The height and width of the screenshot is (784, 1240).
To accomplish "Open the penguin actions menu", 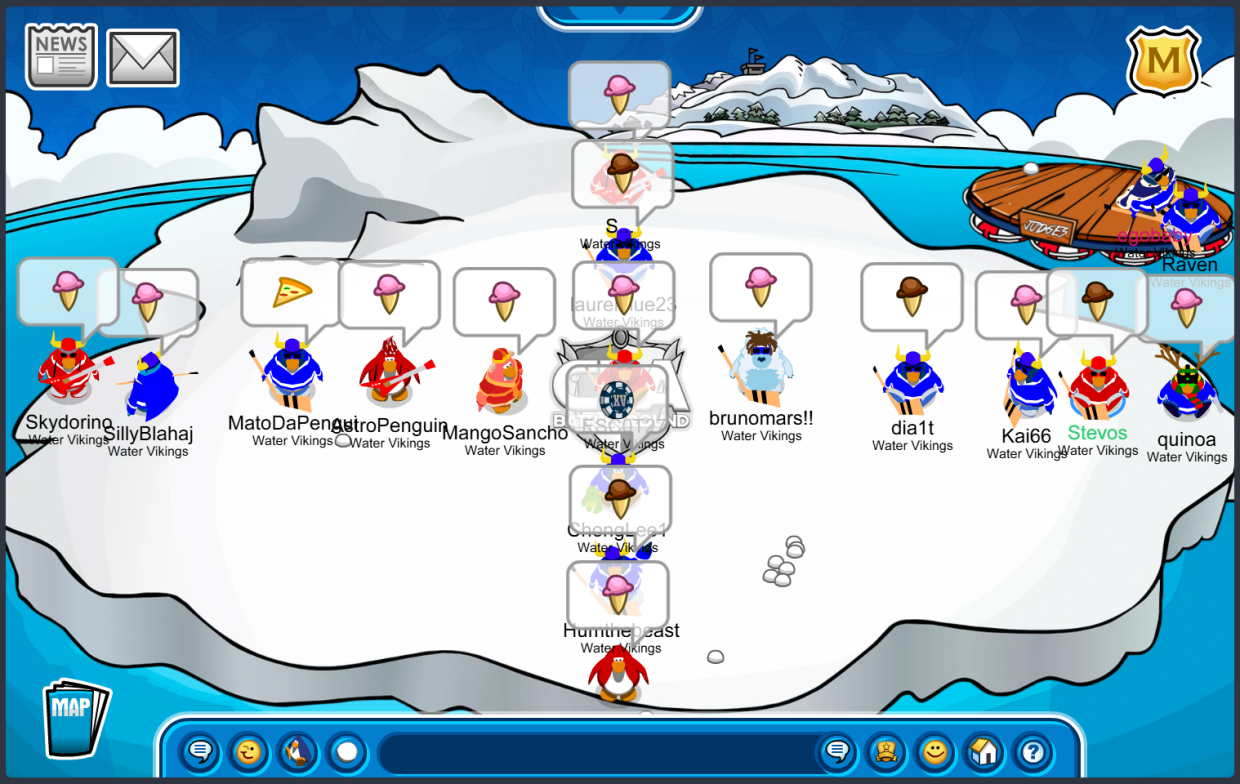I will [x=297, y=751].
